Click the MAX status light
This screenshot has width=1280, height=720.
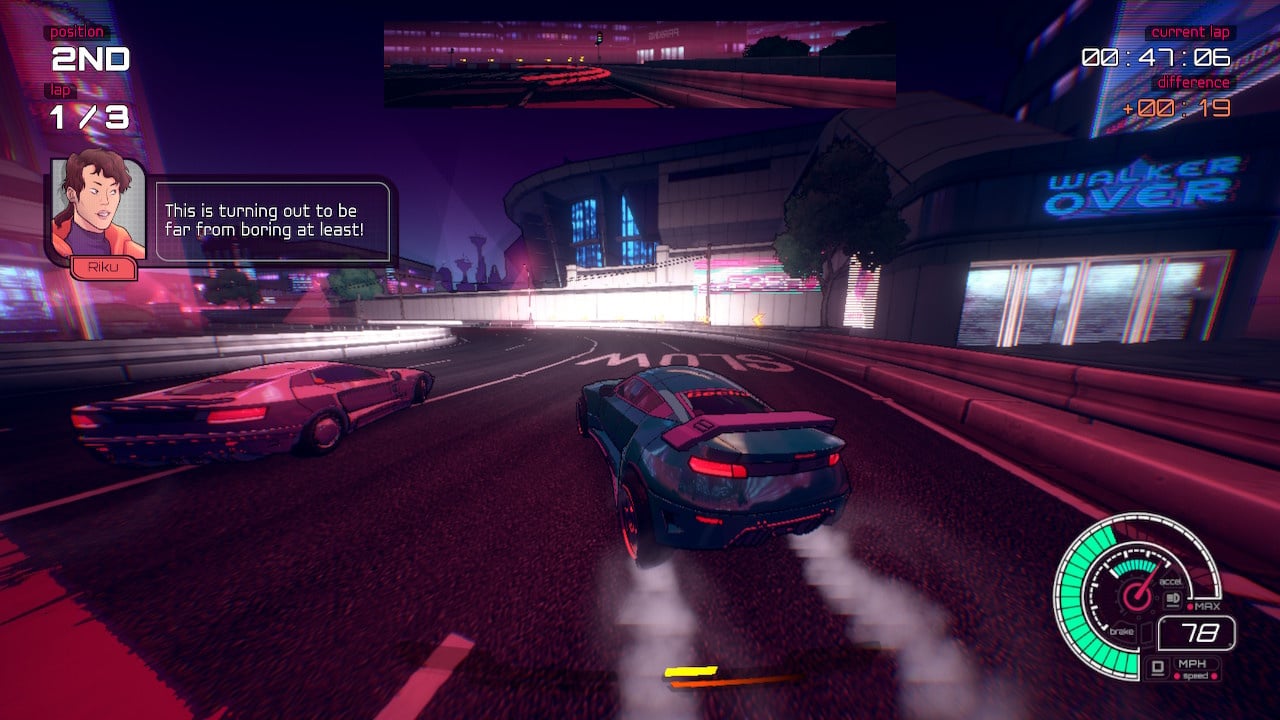[1190, 606]
